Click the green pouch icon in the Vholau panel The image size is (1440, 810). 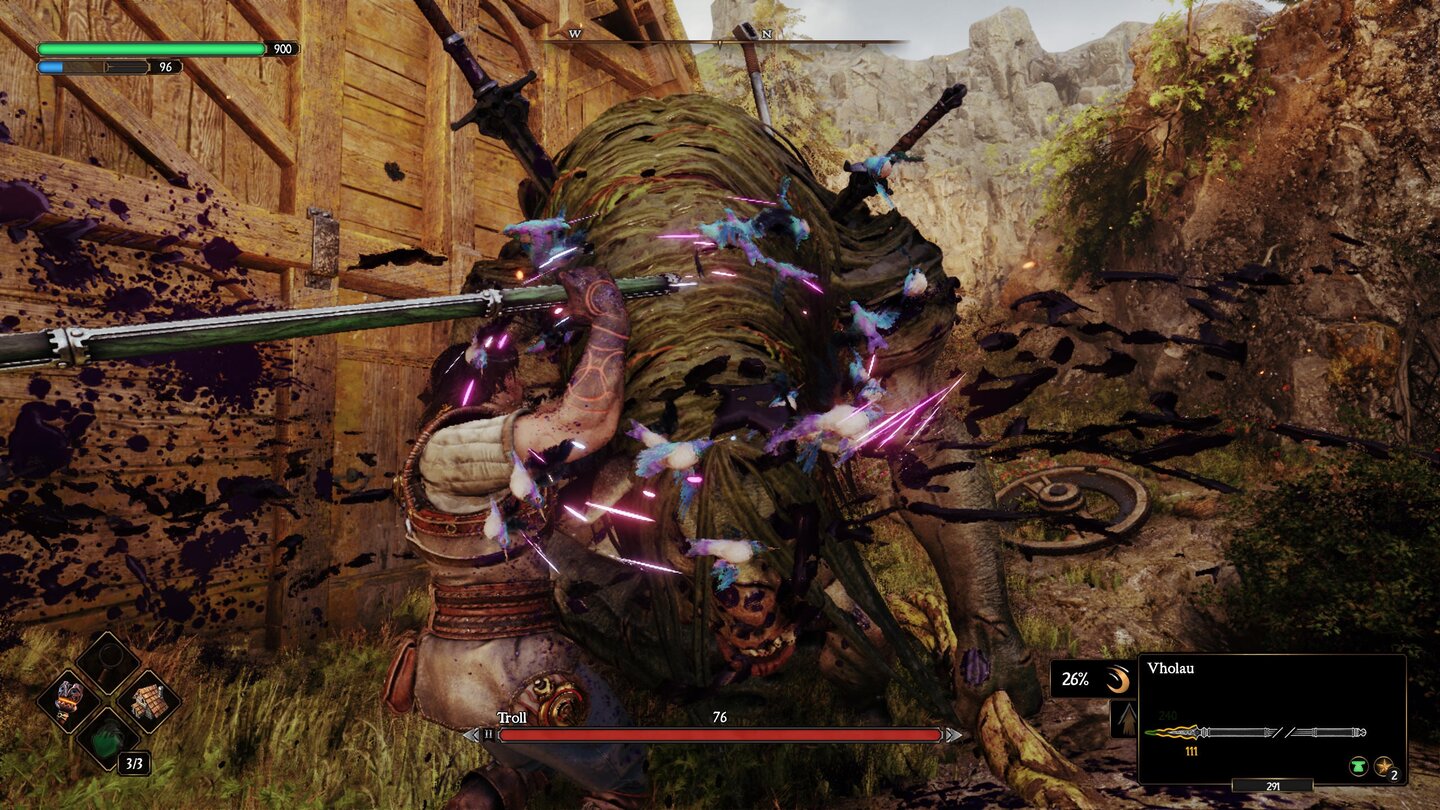[1358, 765]
